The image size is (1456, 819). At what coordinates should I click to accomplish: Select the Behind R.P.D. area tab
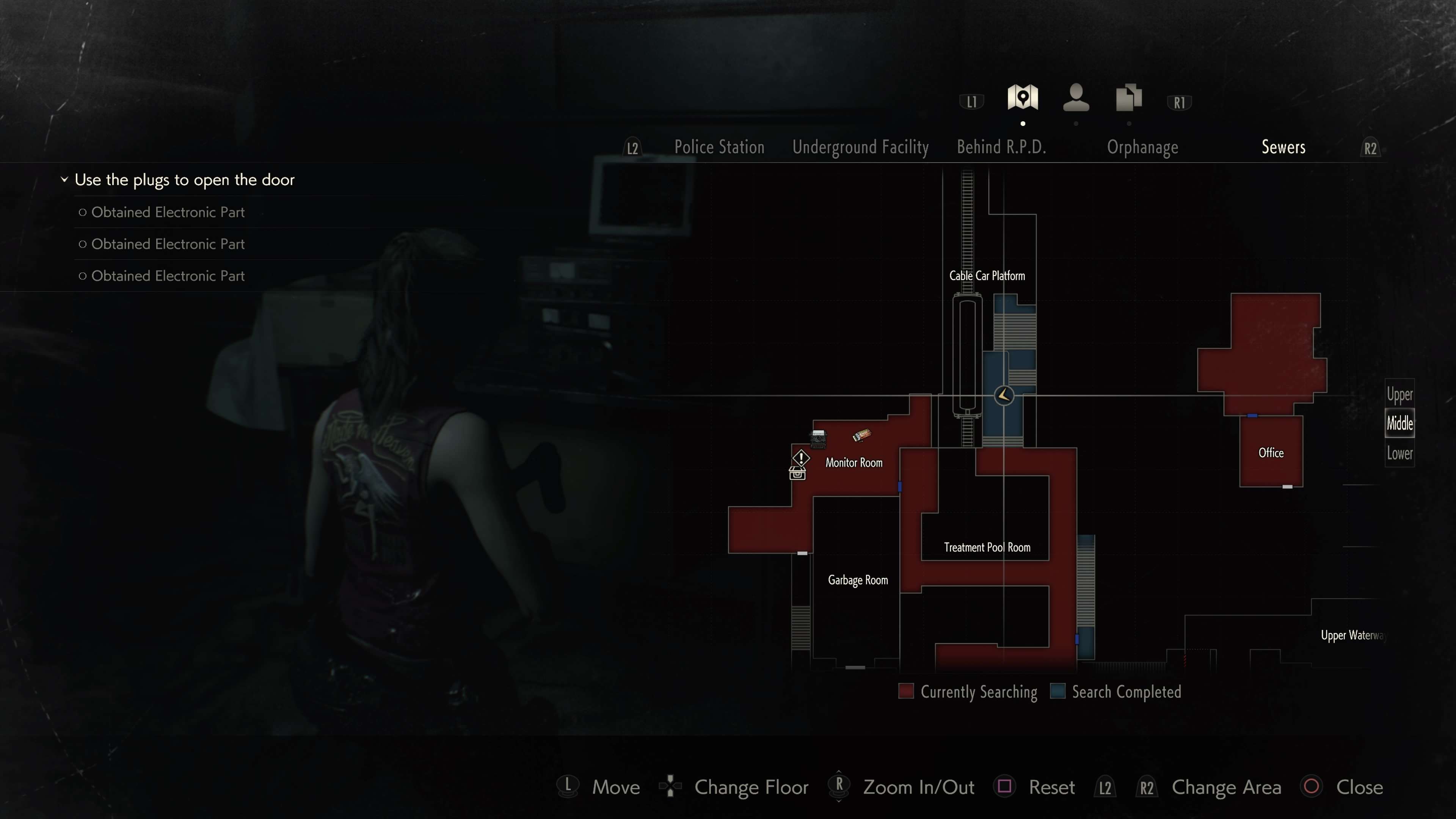click(x=1001, y=147)
